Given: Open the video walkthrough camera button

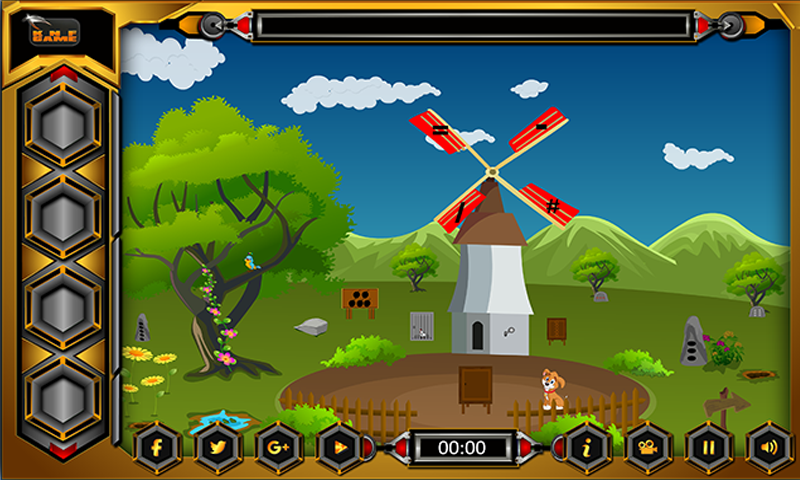Looking at the screenshot, I should pyautogui.click(x=648, y=447).
